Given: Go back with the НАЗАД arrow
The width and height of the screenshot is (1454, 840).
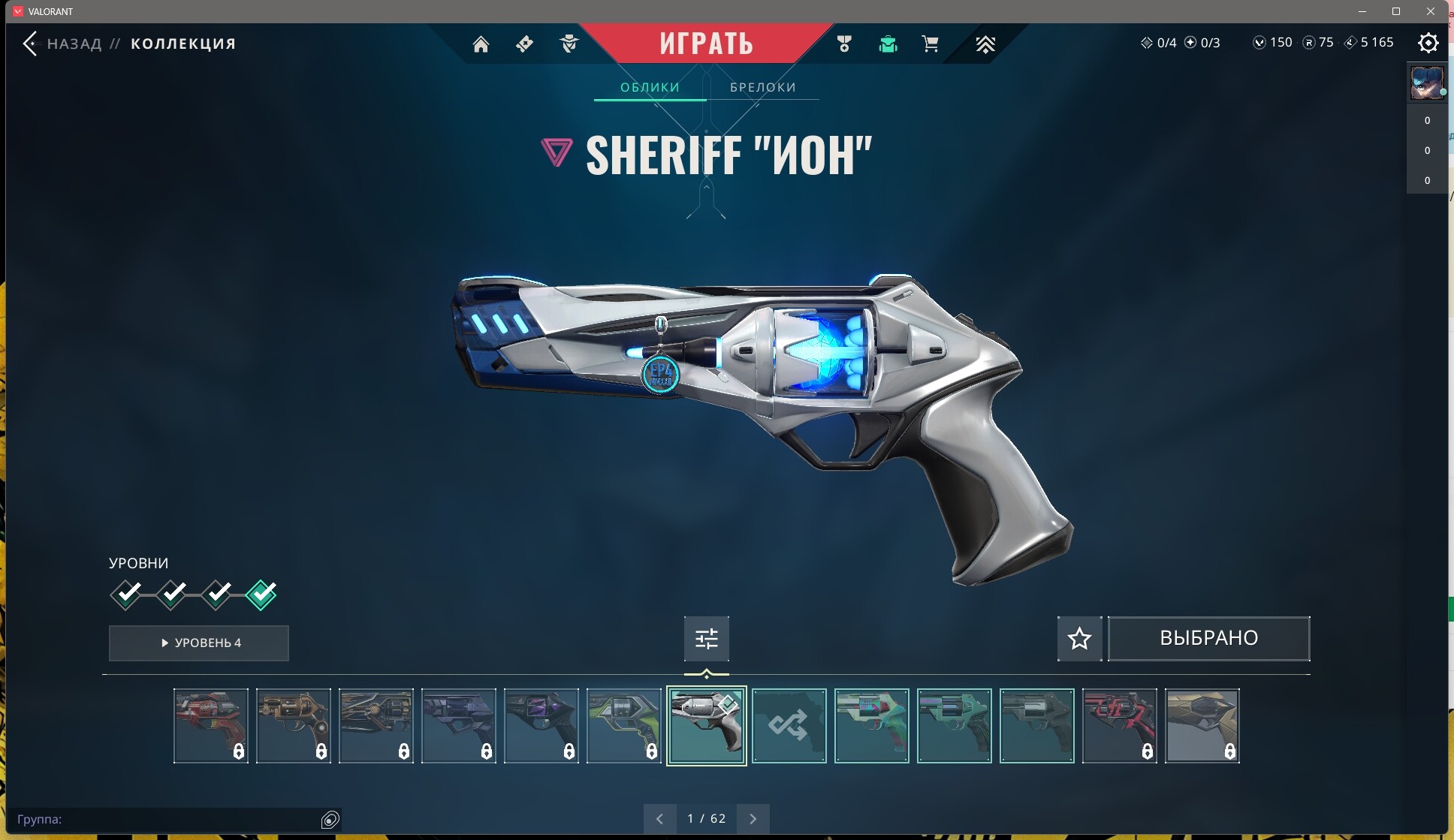Looking at the screenshot, I should pos(31,44).
